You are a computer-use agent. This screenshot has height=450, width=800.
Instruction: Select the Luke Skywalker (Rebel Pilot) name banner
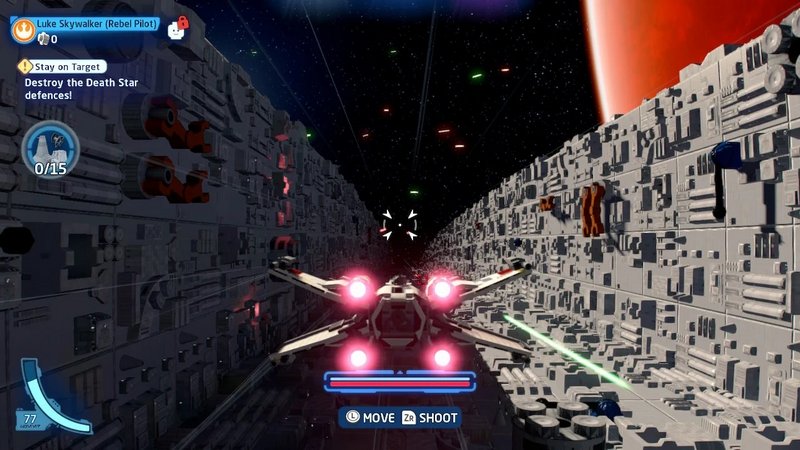pyautogui.click(x=97, y=23)
